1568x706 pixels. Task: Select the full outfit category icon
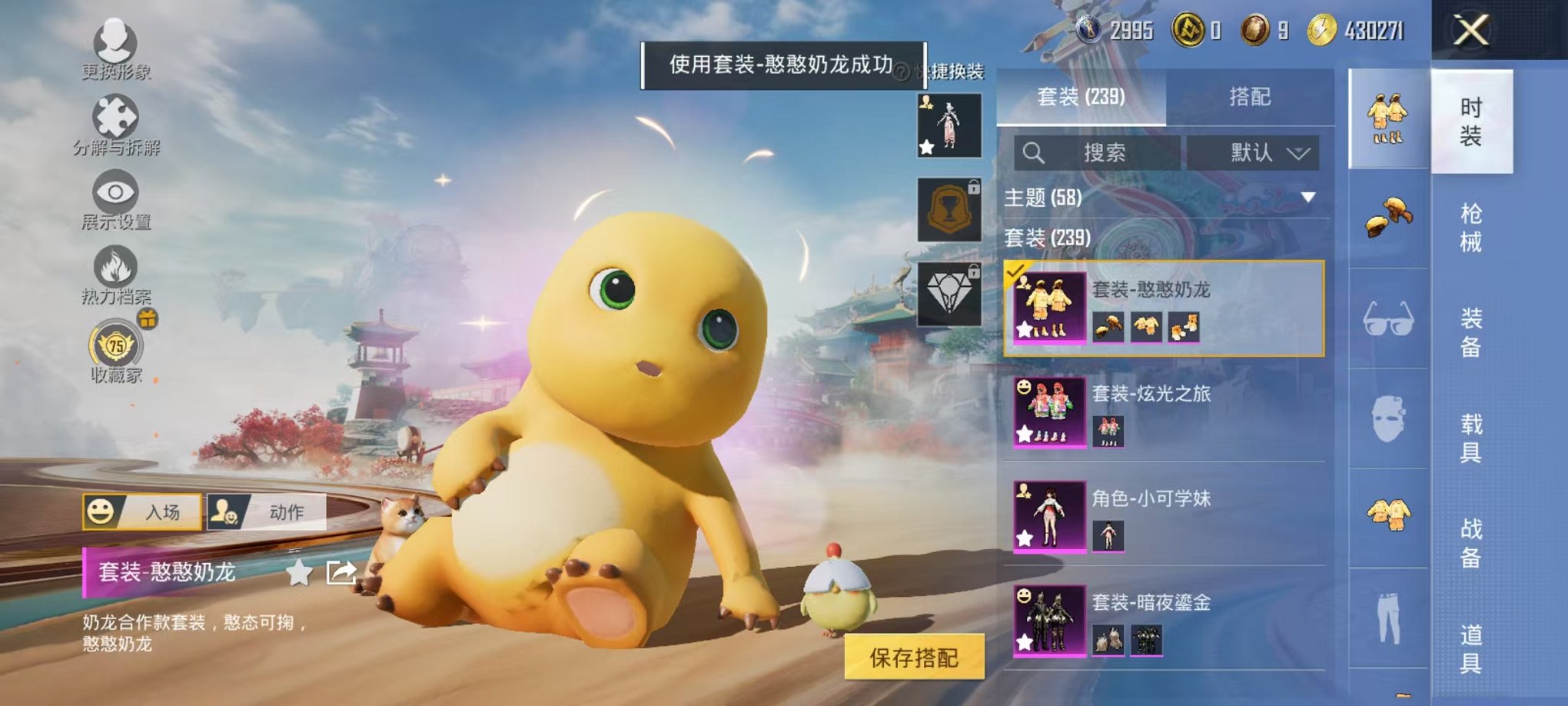coord(1388,115)
